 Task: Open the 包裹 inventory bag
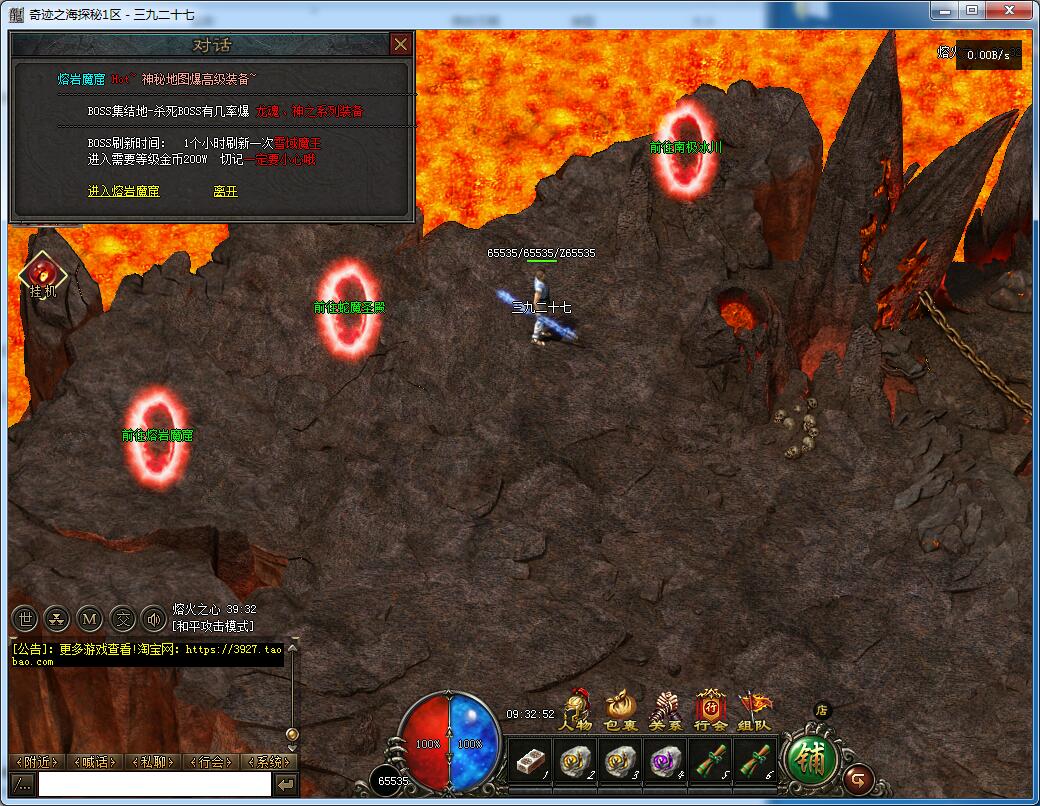621,711
